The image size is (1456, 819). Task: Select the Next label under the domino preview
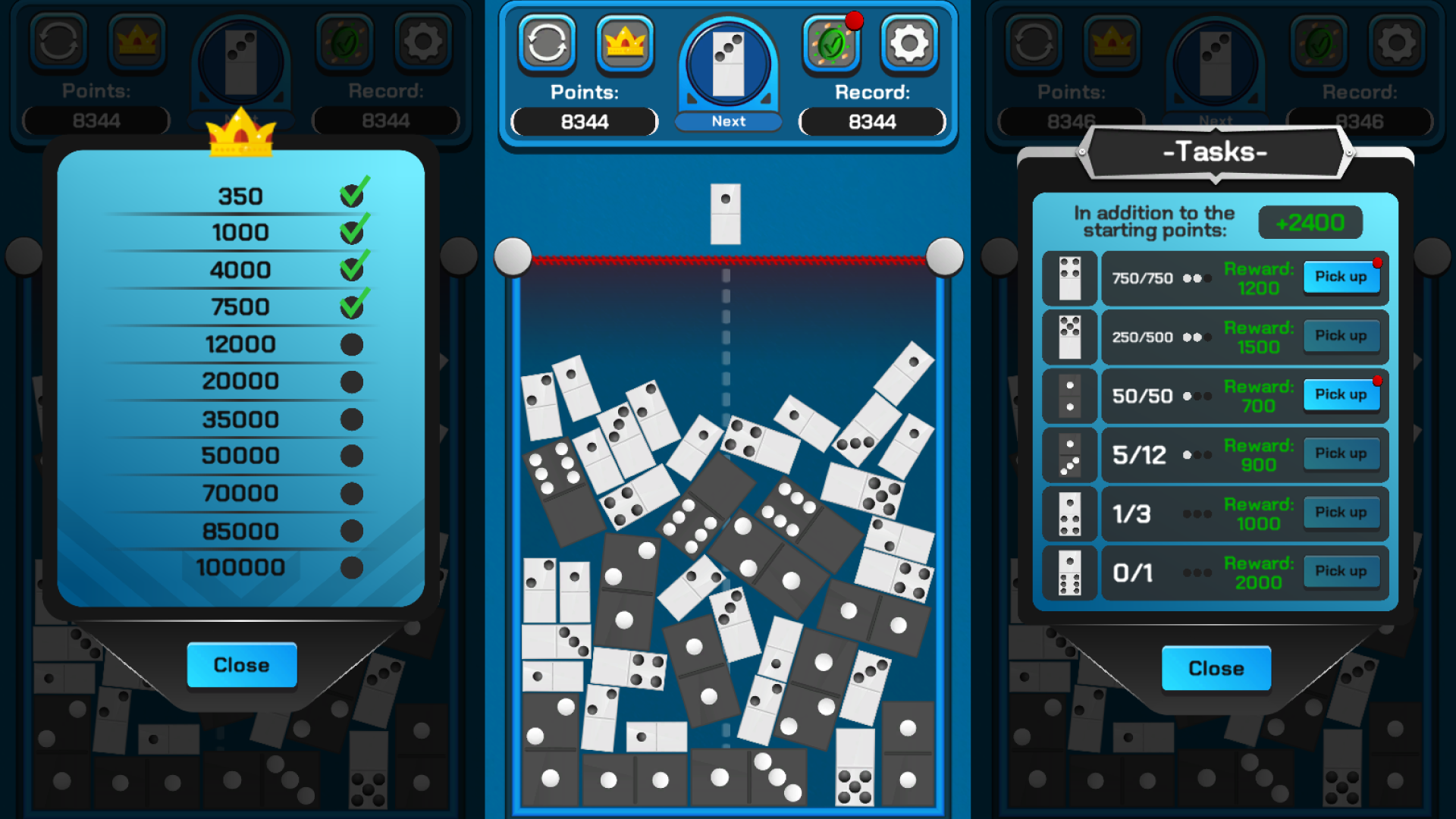tap(727, 121)
